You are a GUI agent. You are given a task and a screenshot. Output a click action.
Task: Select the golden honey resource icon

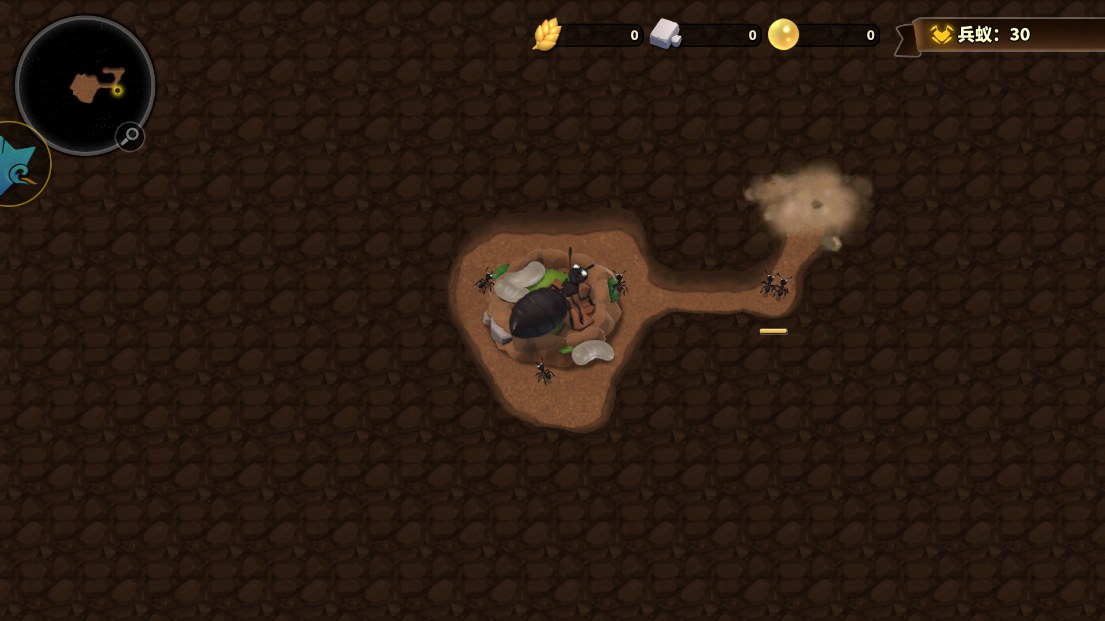(783, 35)
